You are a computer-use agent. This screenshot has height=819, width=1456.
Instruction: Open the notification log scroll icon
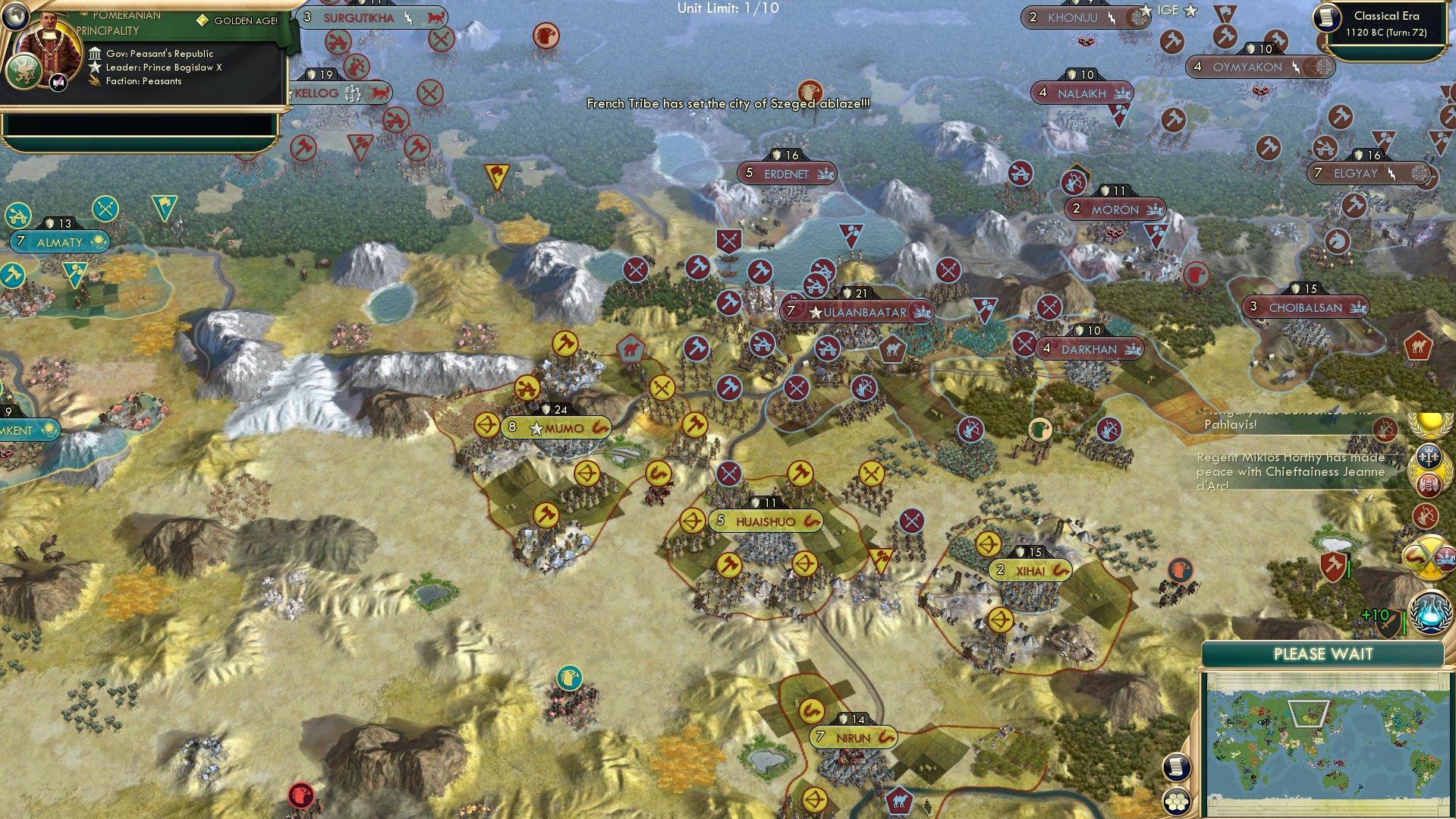tap(1176, 769)
